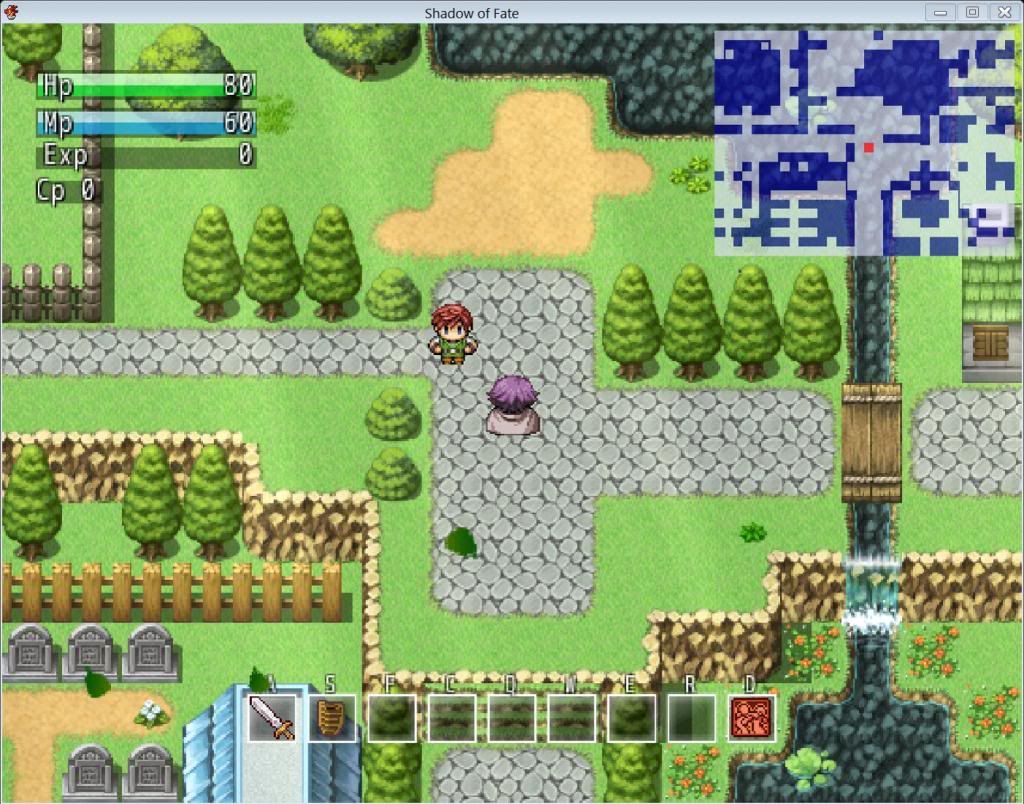Minimize the game window

click(x=940, y=12)
